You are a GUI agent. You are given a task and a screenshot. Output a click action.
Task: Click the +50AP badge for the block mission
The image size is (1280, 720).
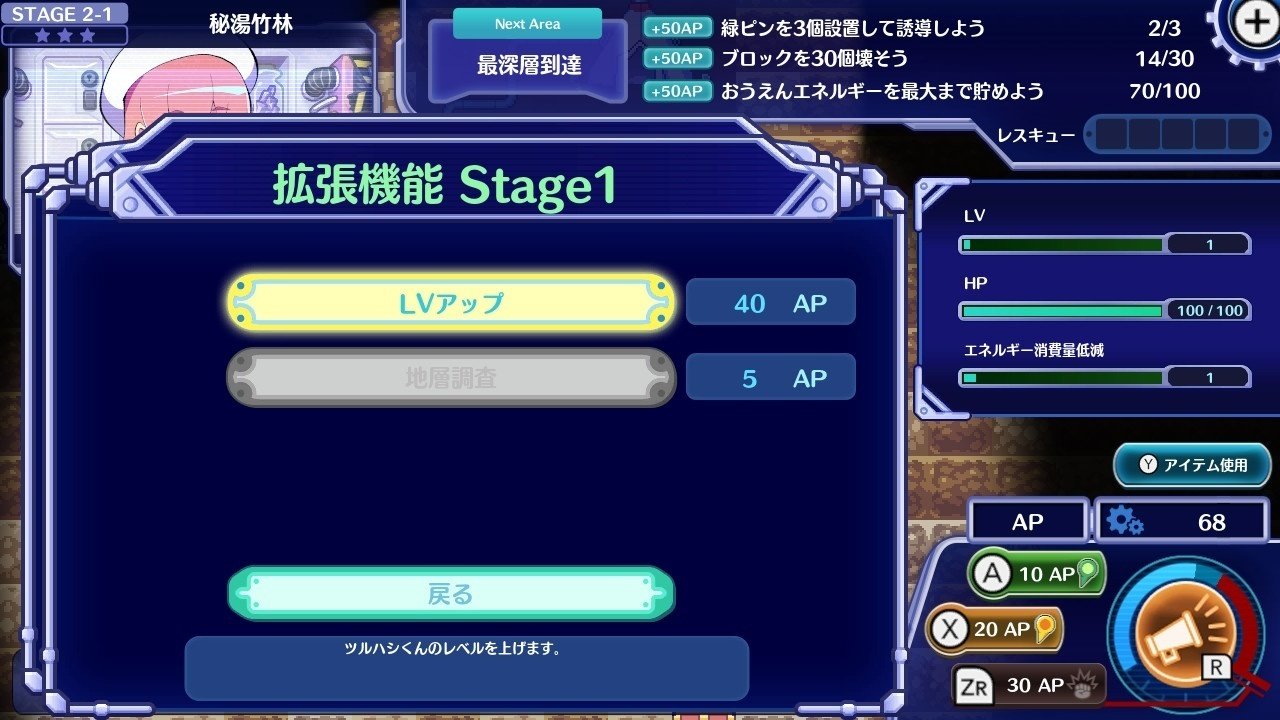(678, 58)
